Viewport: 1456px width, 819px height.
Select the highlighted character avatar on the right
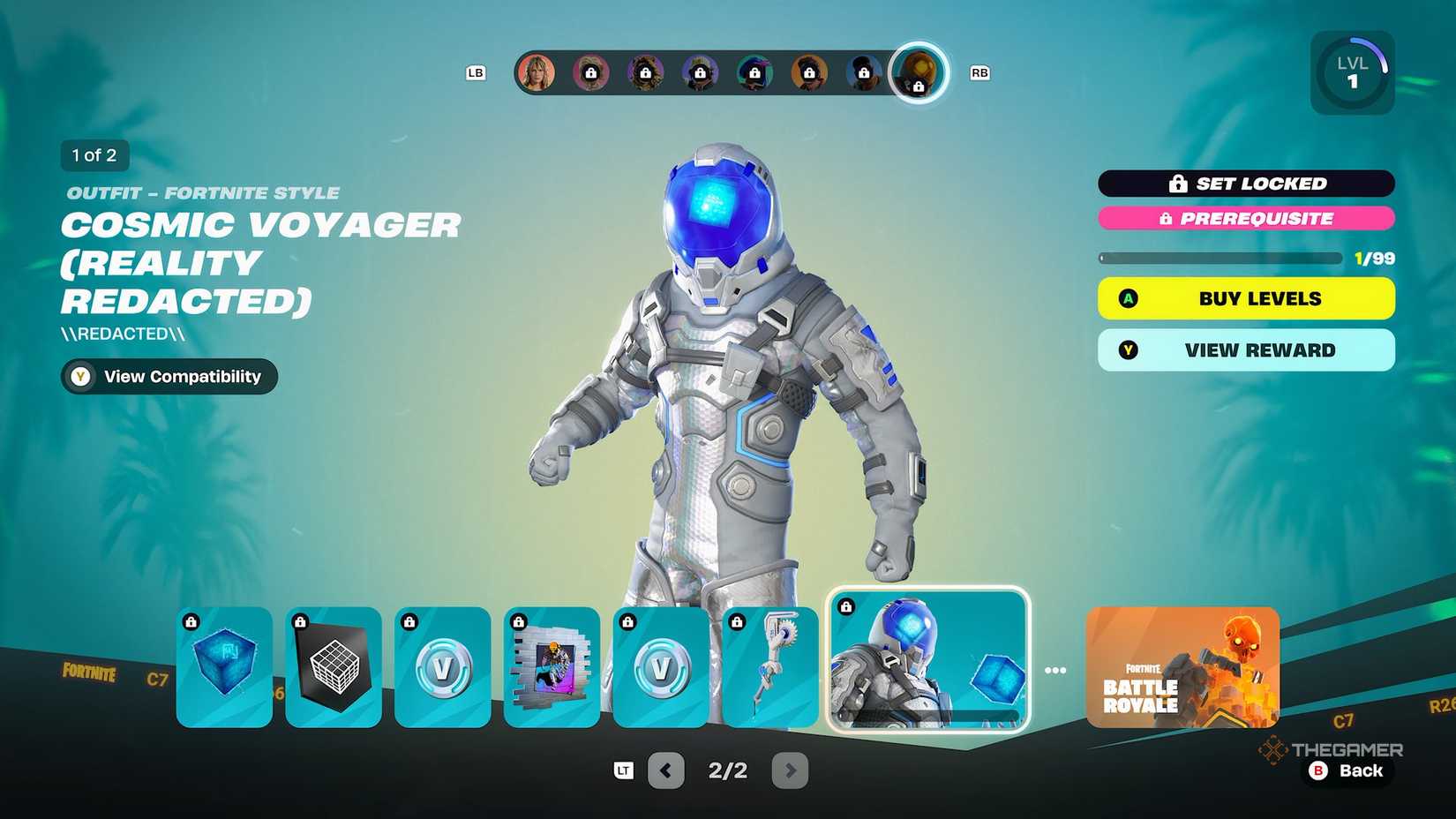919,73
